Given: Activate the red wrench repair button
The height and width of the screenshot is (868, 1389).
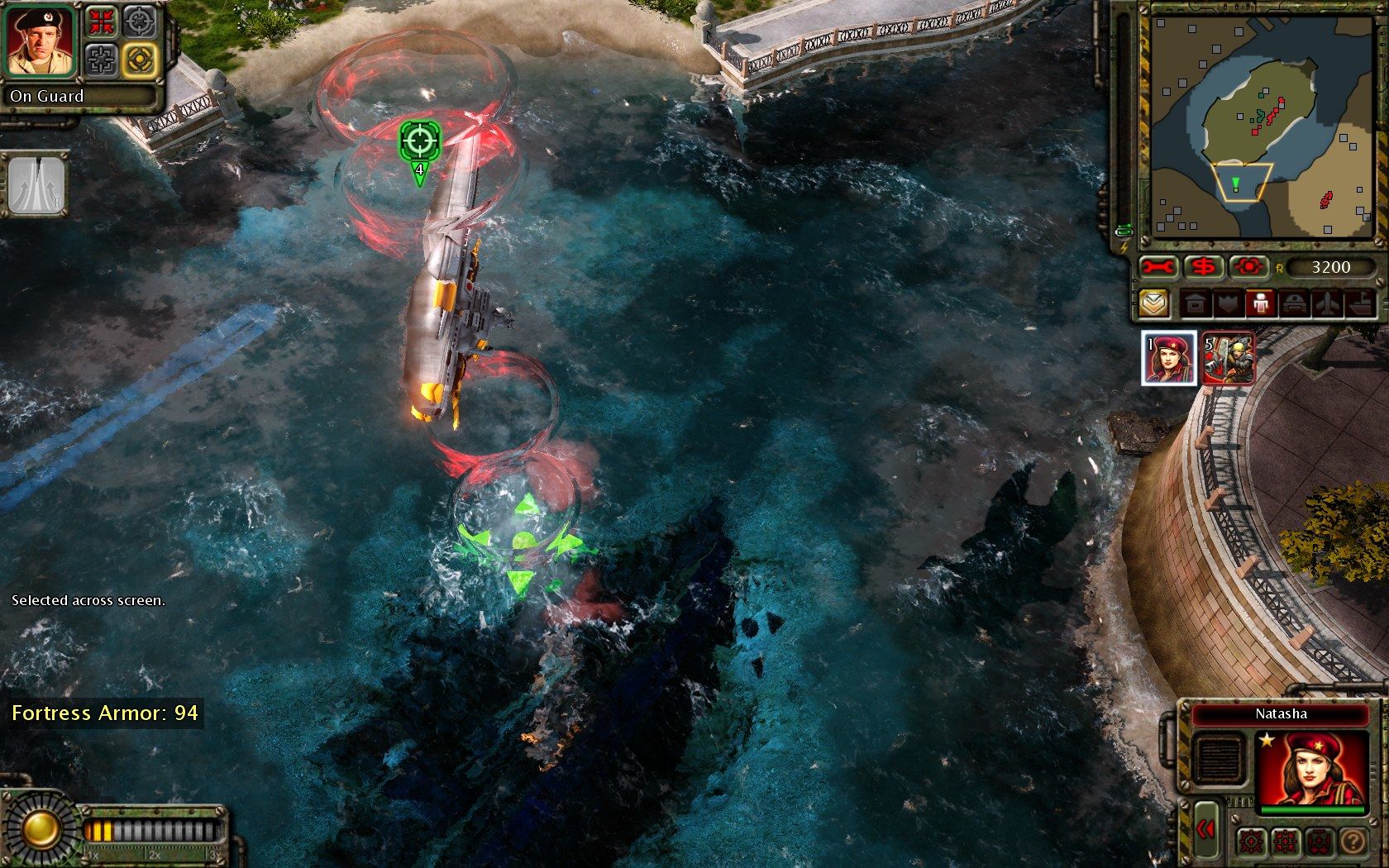Looking at the screenshot, I should point(1159,267).
